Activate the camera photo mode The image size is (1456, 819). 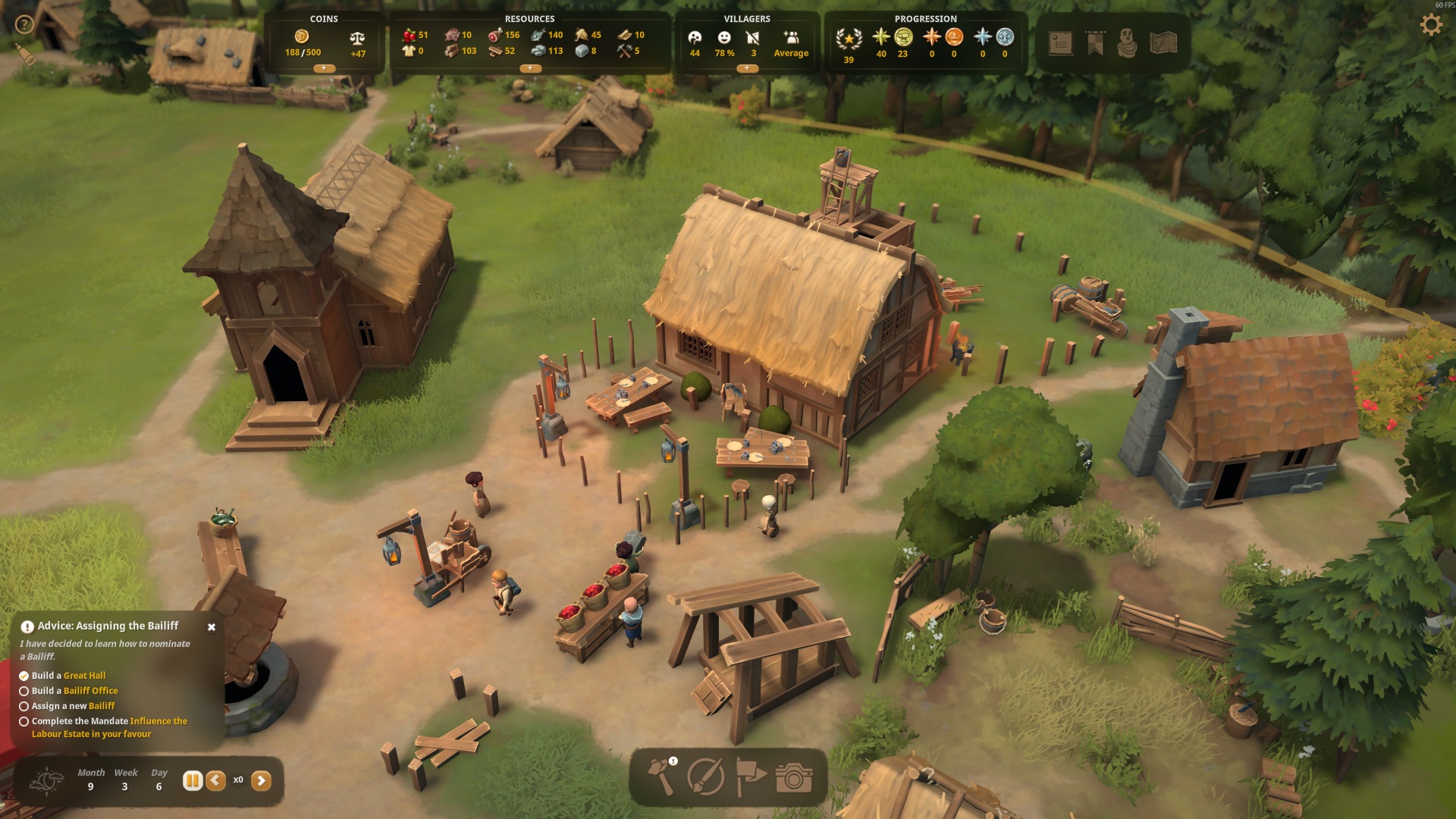(794, 777)
